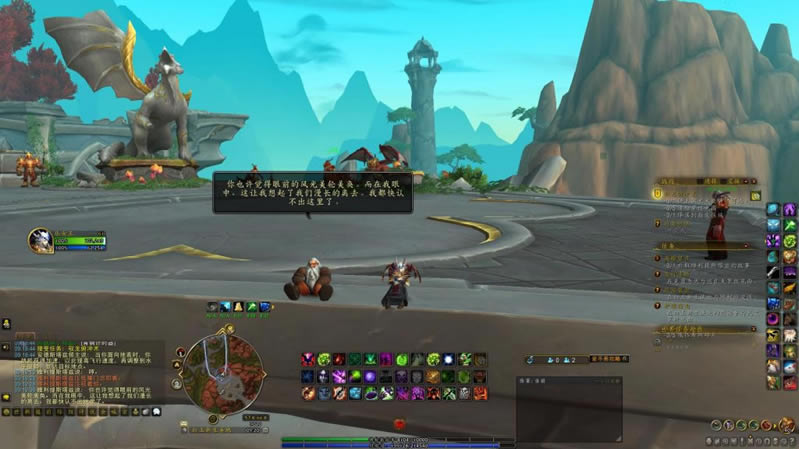Click the yellow campaign quest shield icon
799x449 pixels.
[659, 195]
